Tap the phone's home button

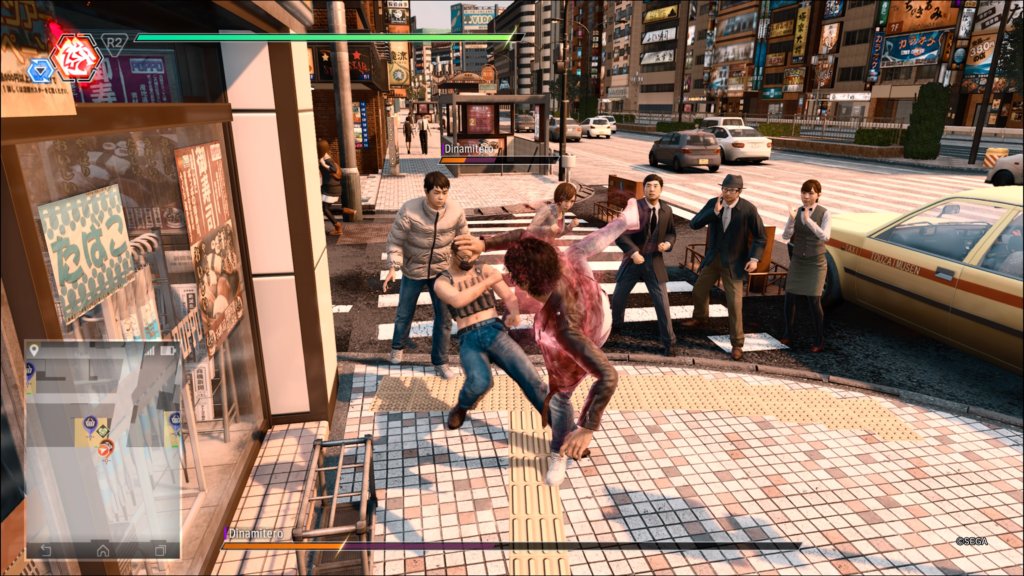(x=103, y=549)
